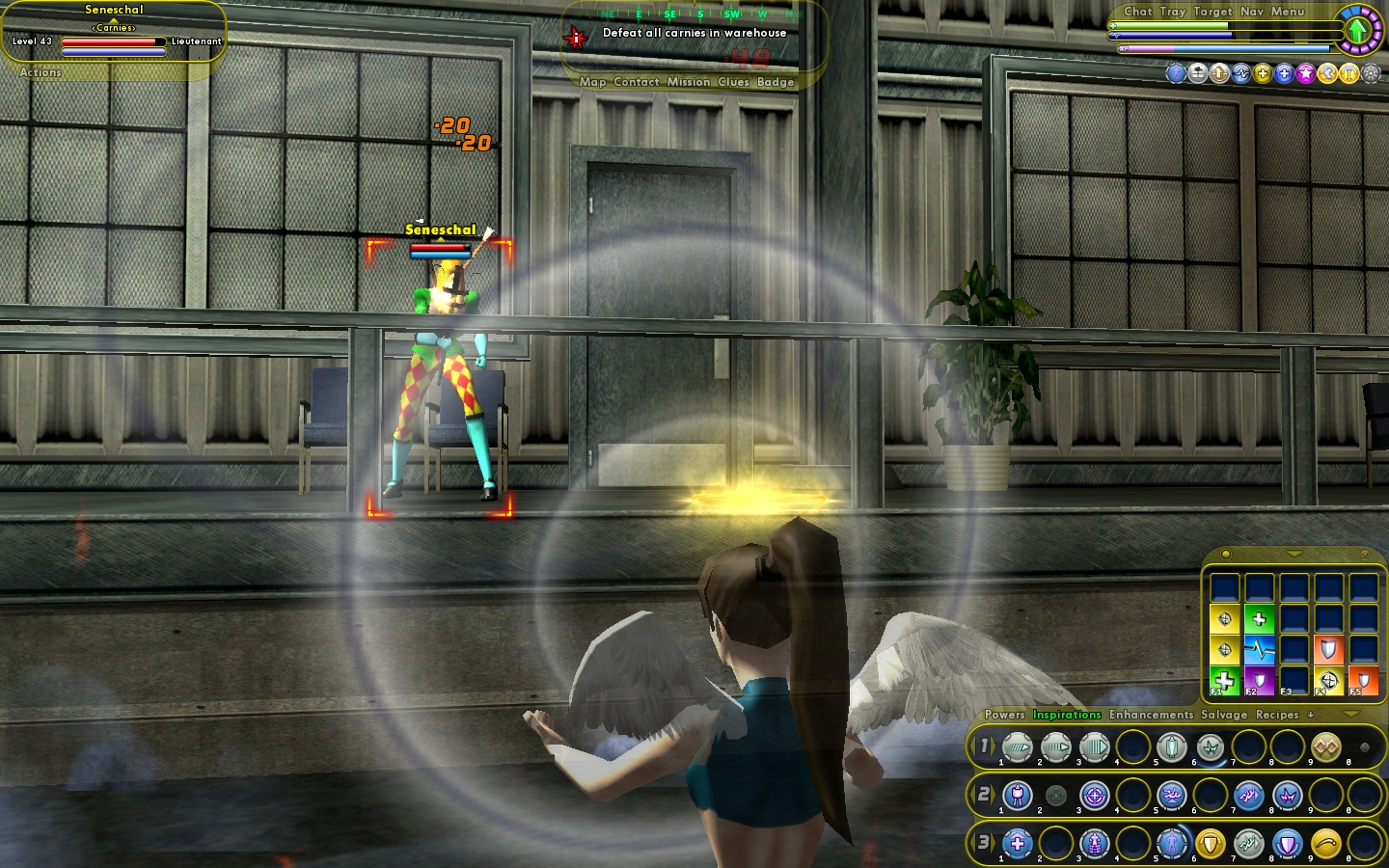Switch to the Enhancements tab
Image resolution: width=1389 pixels, height=868 pixels.
pyautogui.click(x=1151, y=715)
